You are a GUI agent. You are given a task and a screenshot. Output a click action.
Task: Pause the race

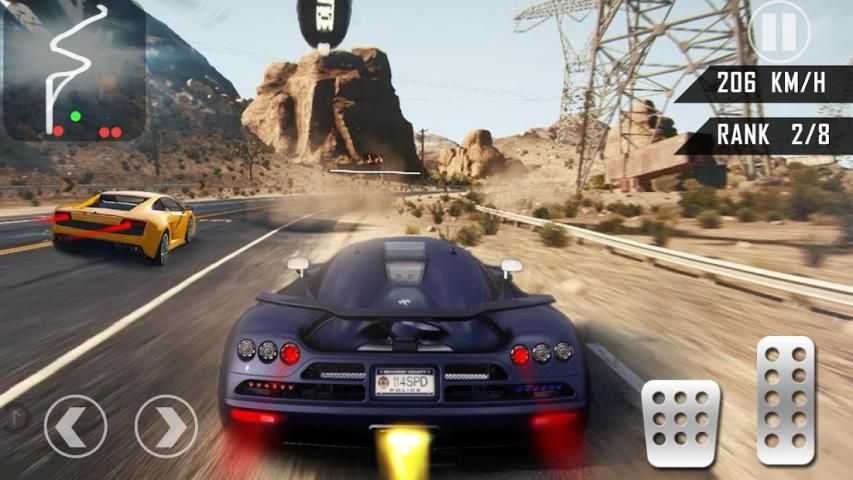point(779,31)
